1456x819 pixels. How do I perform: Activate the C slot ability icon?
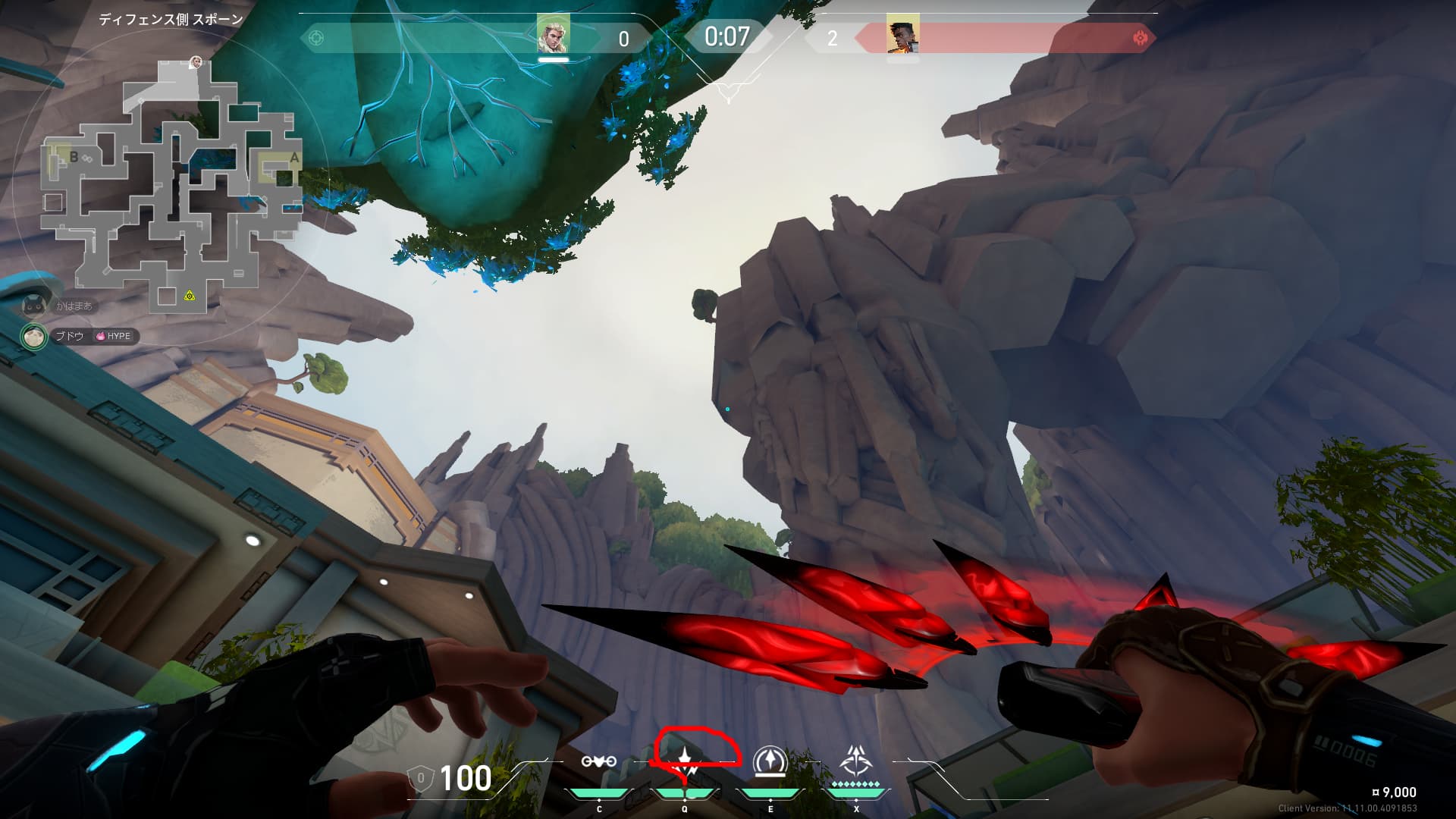(x=598, y=761)
